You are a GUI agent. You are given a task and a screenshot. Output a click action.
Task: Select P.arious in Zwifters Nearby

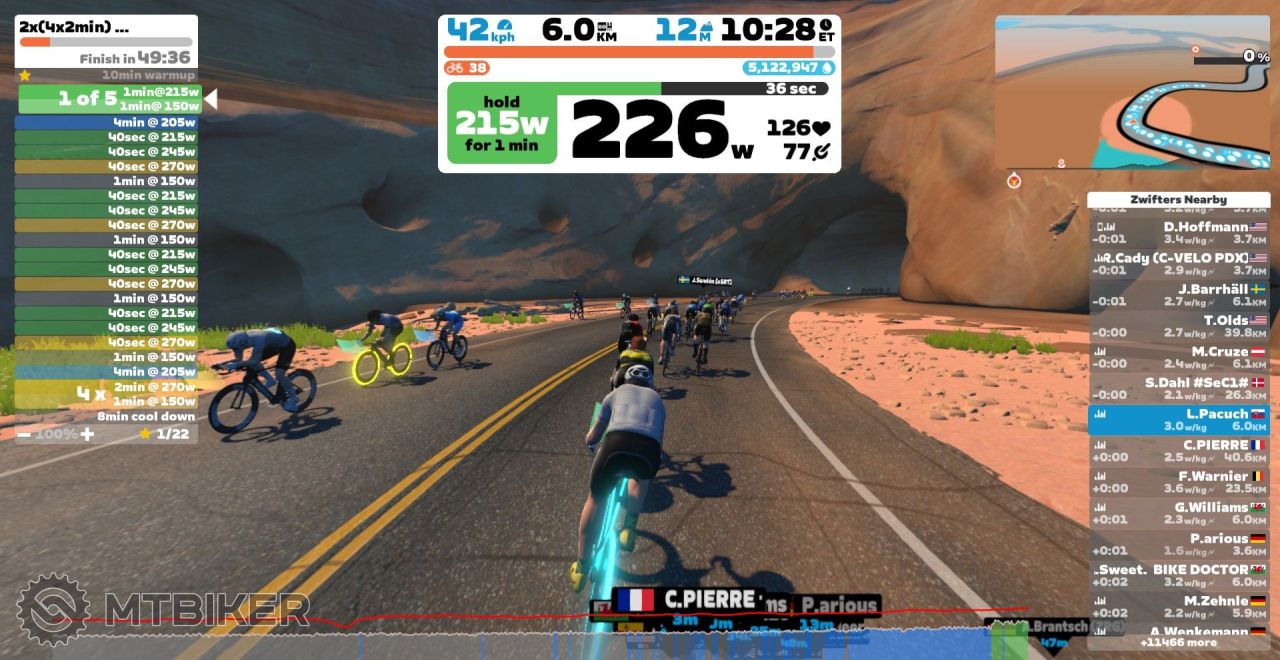[1178, 544]
